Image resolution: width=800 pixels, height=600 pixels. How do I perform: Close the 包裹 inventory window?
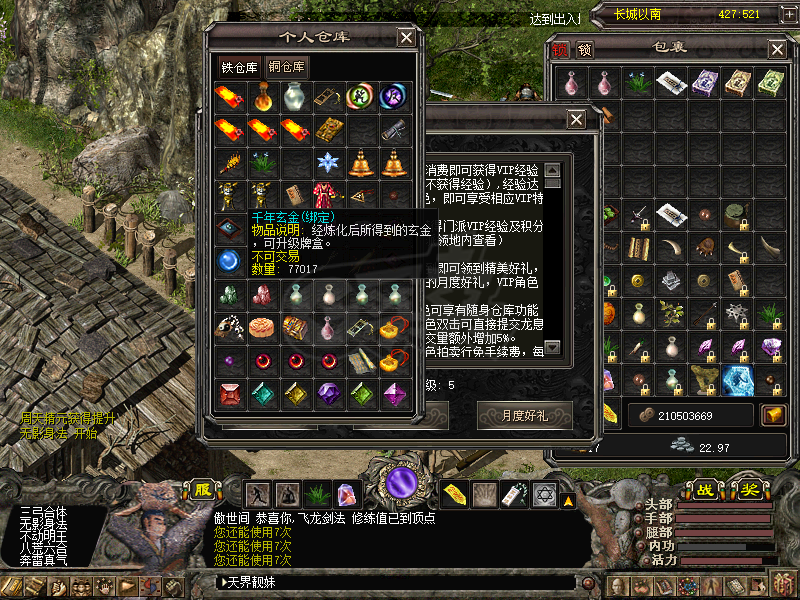(777, 49)
